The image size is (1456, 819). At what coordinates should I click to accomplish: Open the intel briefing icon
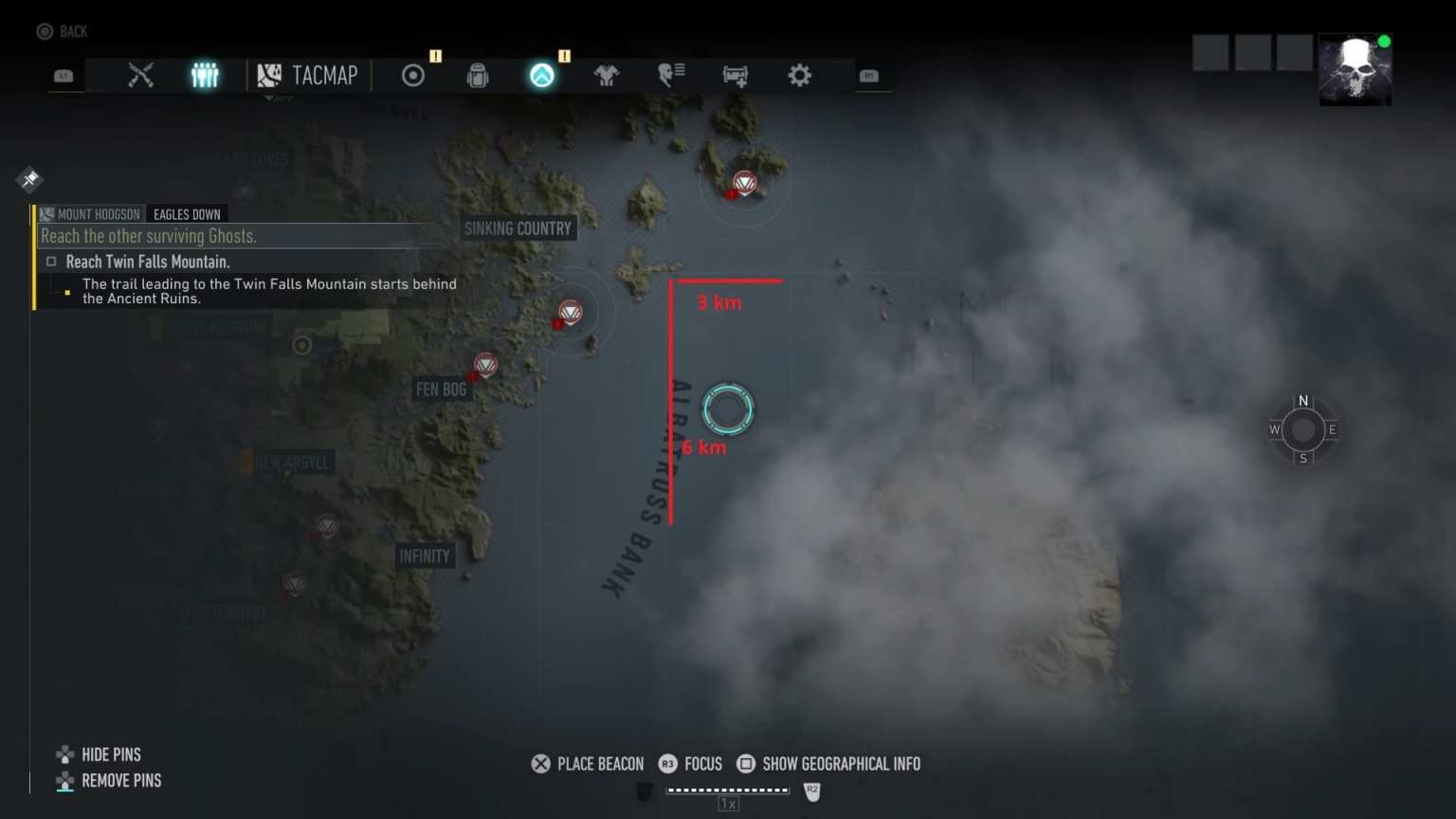point(671,75)
